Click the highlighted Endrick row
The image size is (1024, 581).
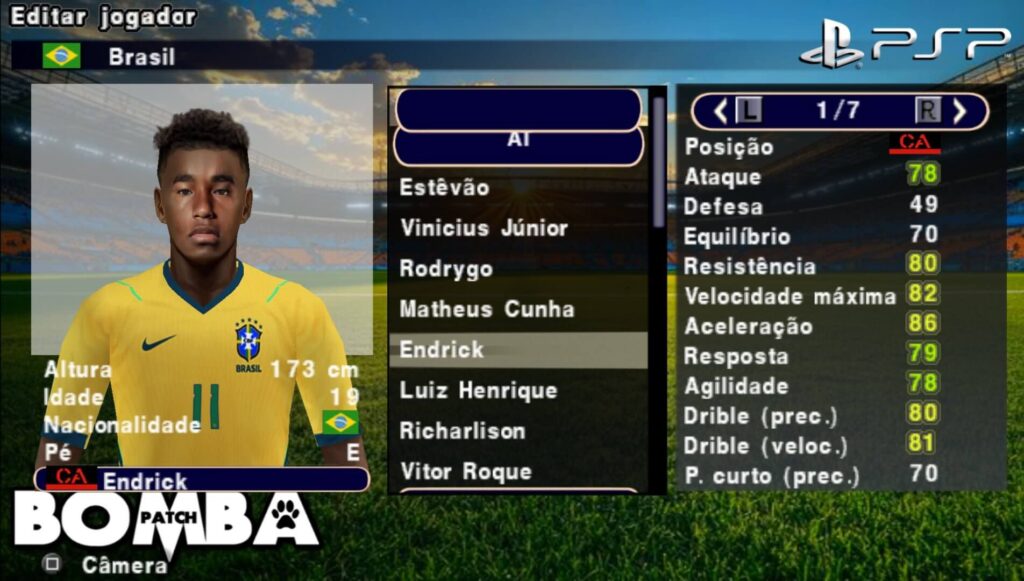point(517,350)
